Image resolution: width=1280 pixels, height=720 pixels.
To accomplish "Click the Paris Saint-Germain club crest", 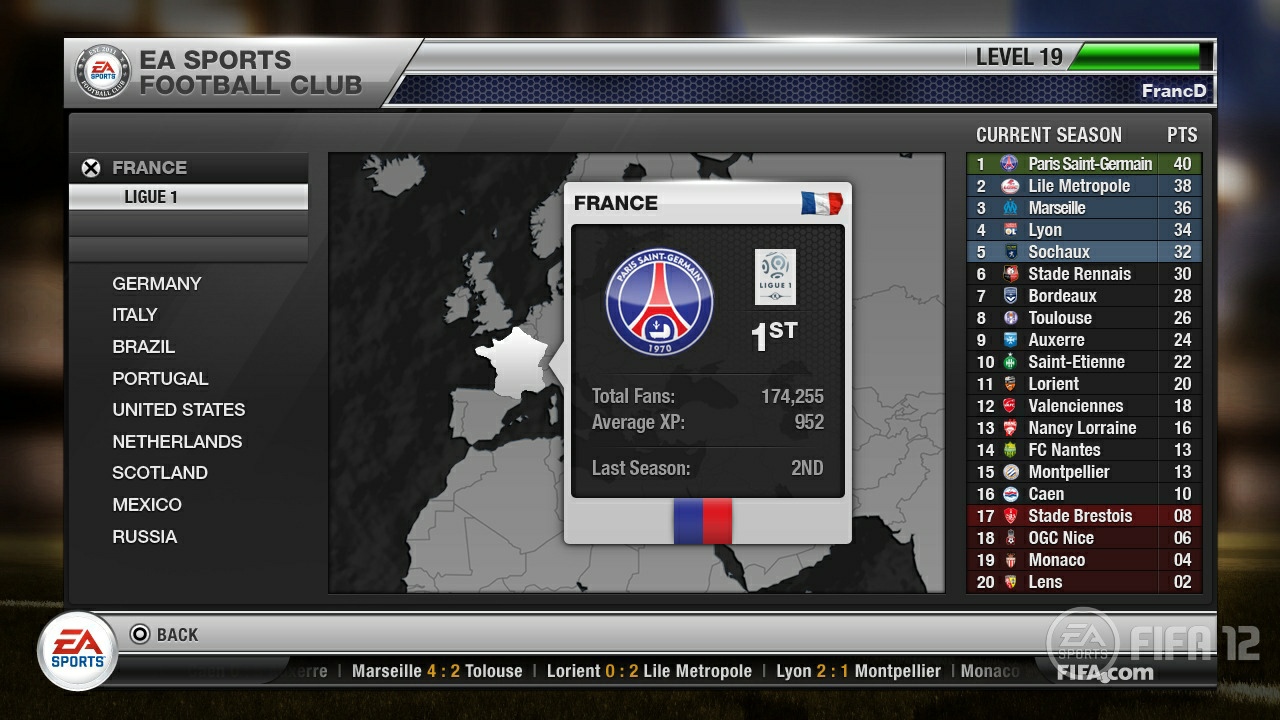I will click(660, 299).
